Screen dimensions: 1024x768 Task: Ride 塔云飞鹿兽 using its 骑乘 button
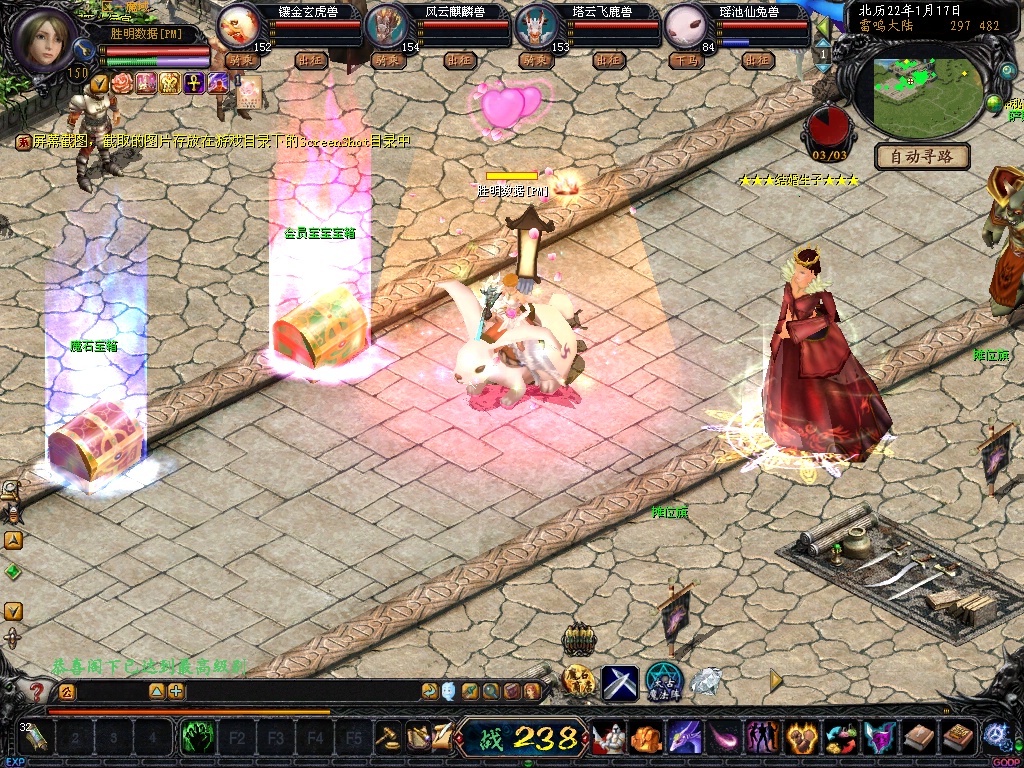tap(535, 60)
